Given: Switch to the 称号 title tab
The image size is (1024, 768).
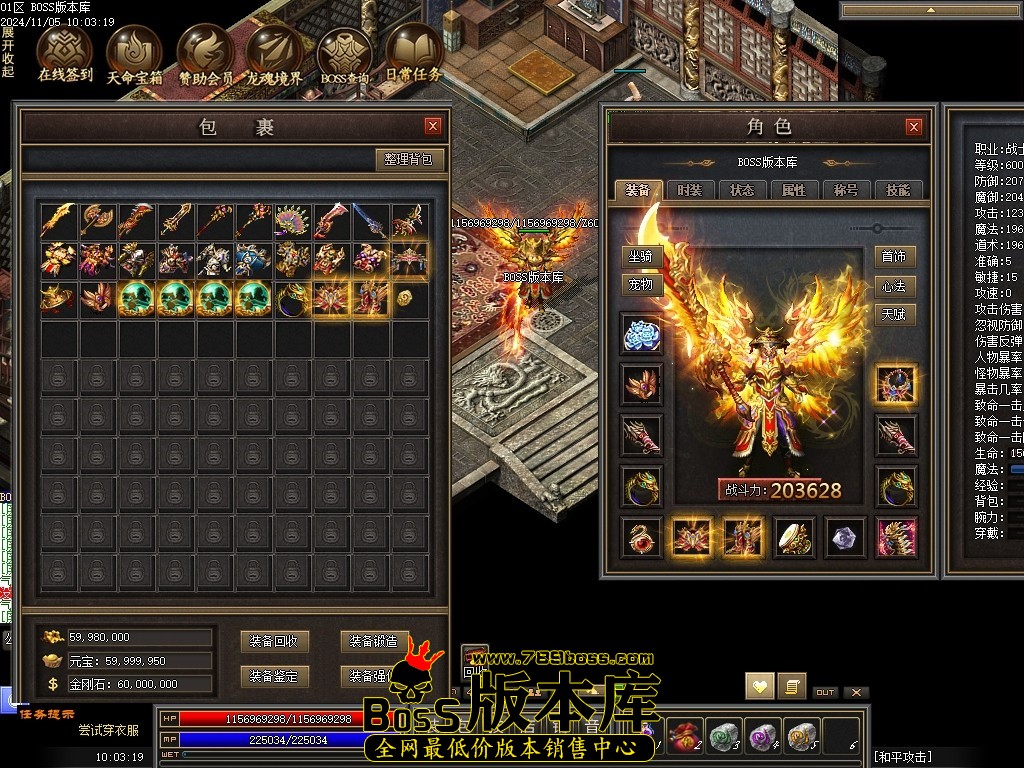Looking at the screenshot, I should (x=846, y=190).
